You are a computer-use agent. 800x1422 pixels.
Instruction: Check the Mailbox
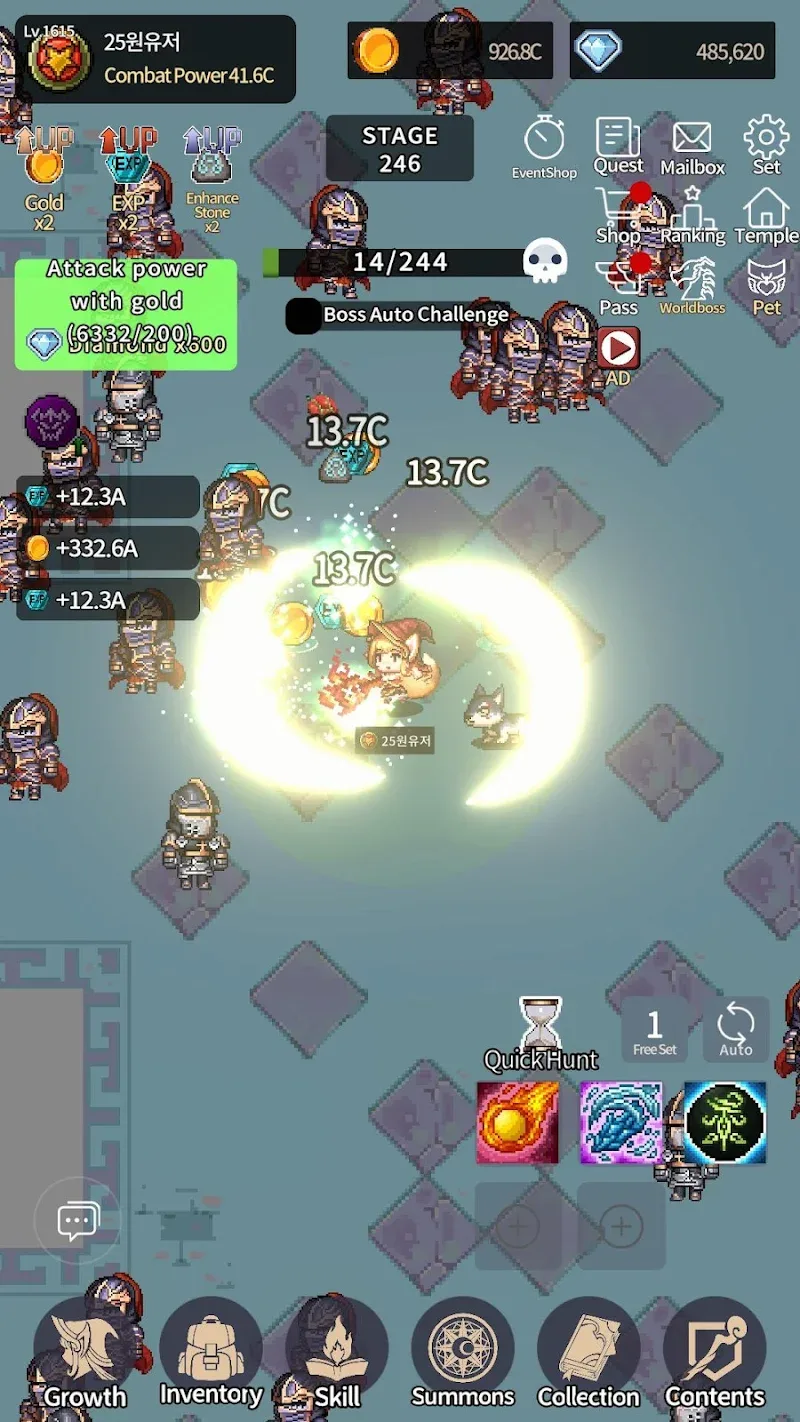click(692, 145)
